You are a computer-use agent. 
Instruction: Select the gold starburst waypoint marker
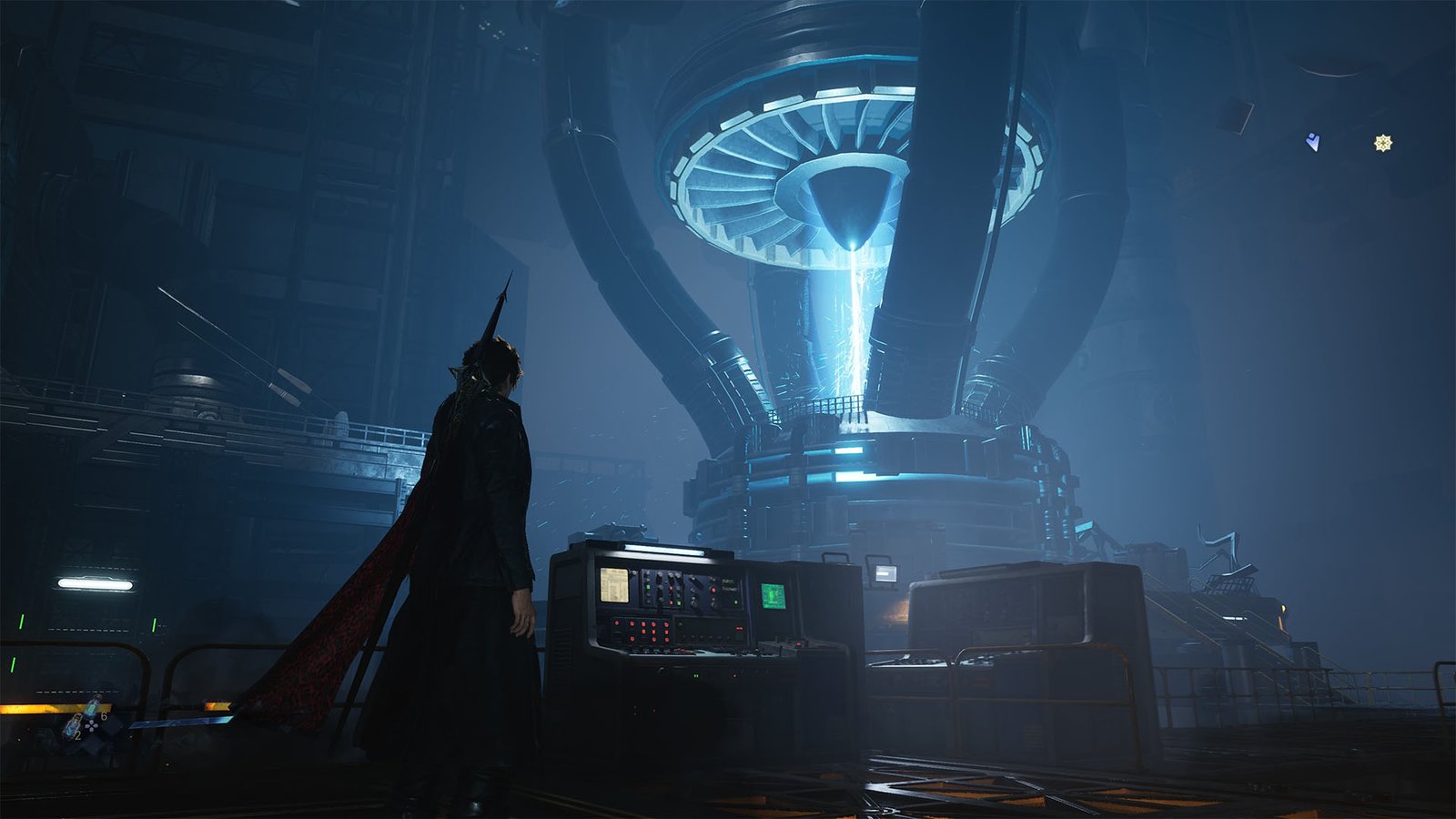(1383, 143)
